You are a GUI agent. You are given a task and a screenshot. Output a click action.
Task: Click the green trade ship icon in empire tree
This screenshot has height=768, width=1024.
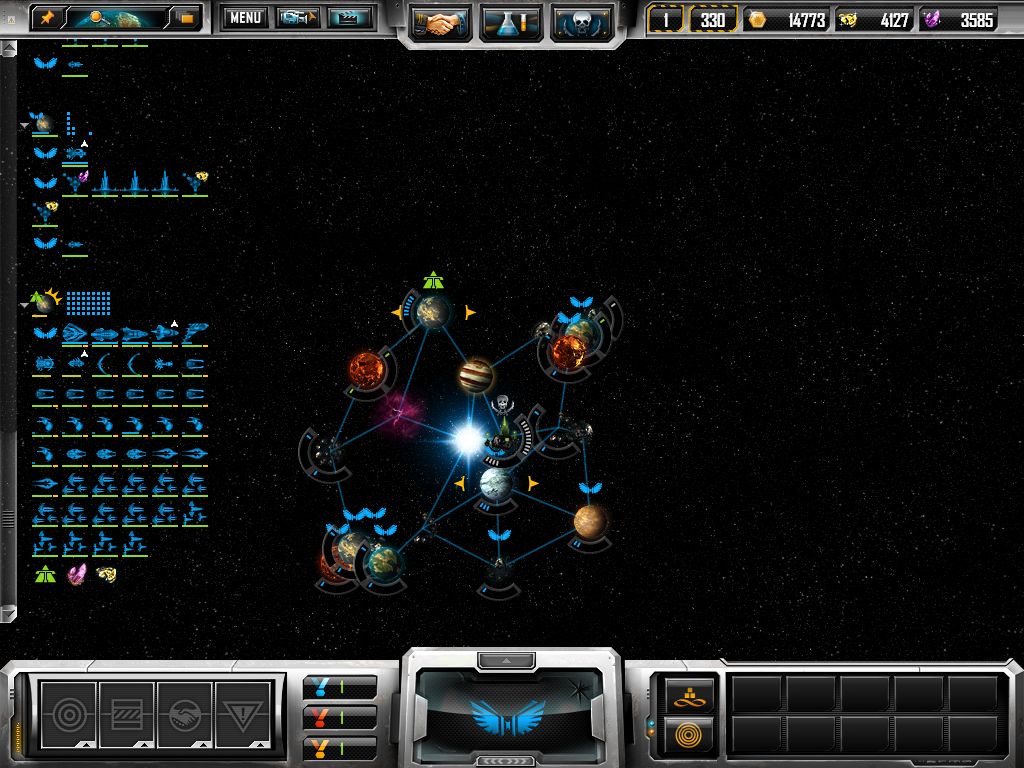coord(45,574)
